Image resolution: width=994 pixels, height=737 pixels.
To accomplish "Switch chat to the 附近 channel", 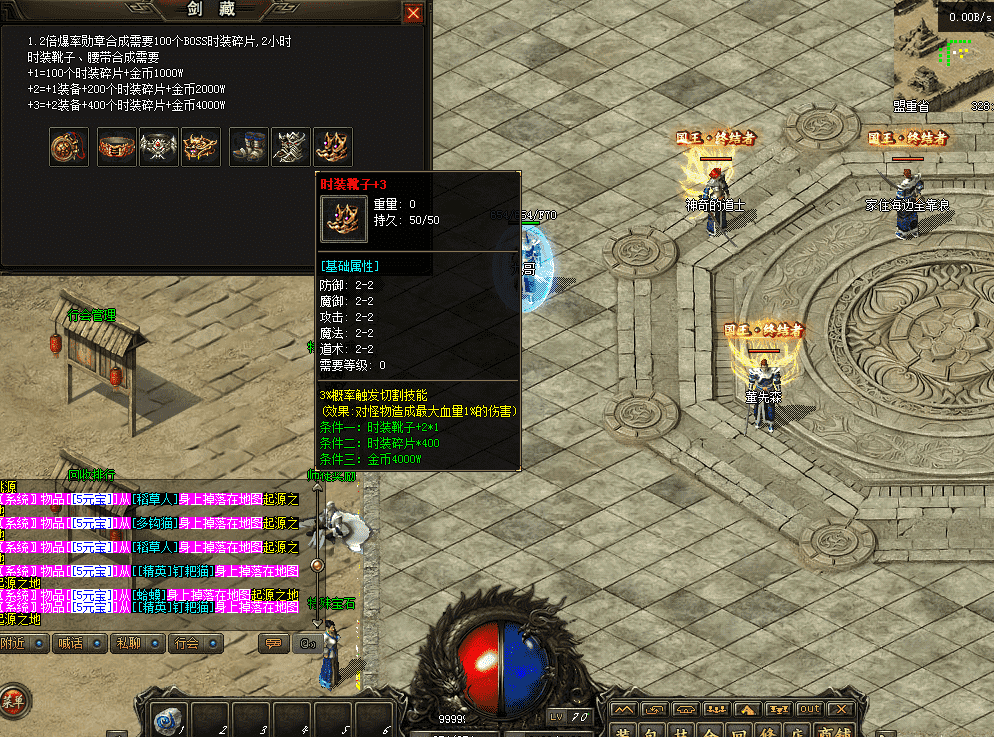I will point(20,643).
